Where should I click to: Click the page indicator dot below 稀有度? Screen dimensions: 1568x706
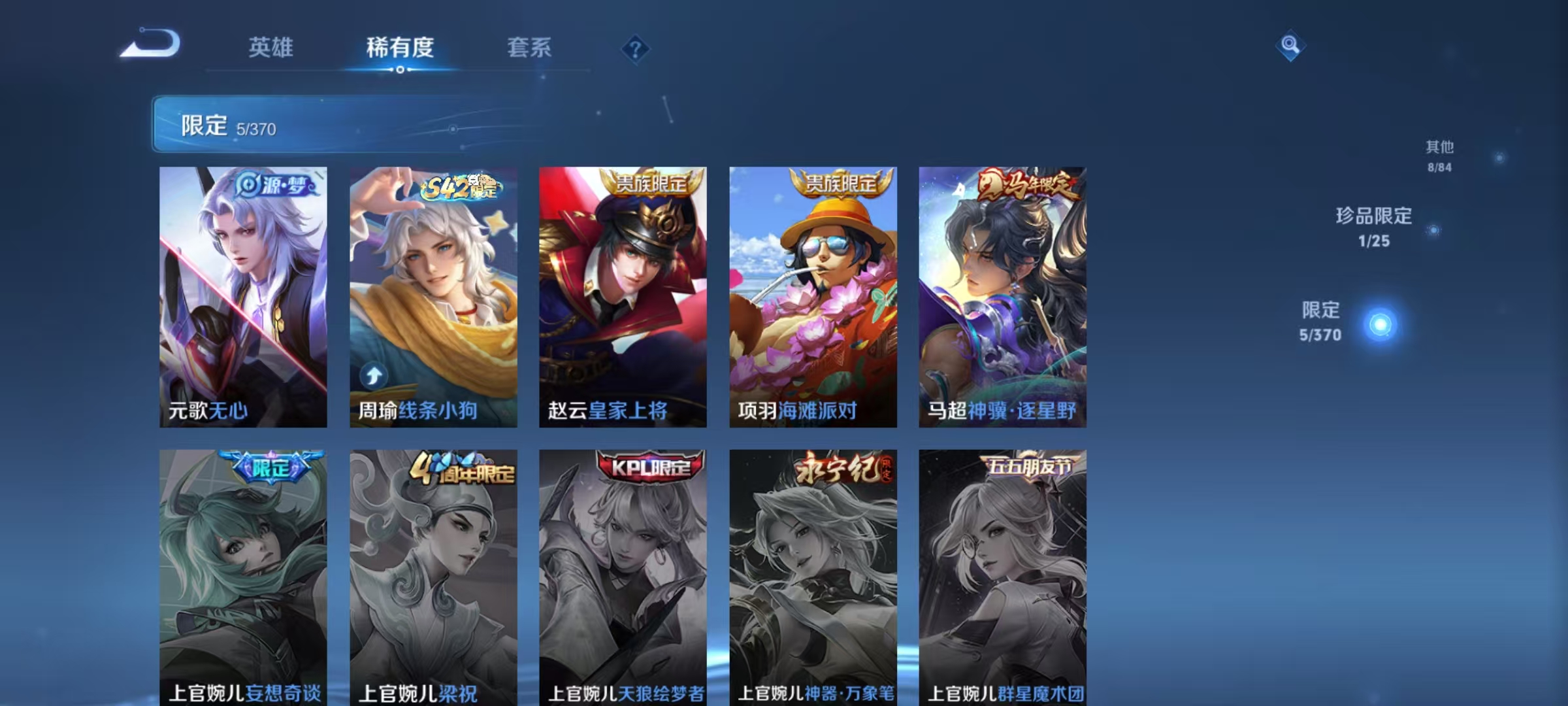tap(400, 71)
